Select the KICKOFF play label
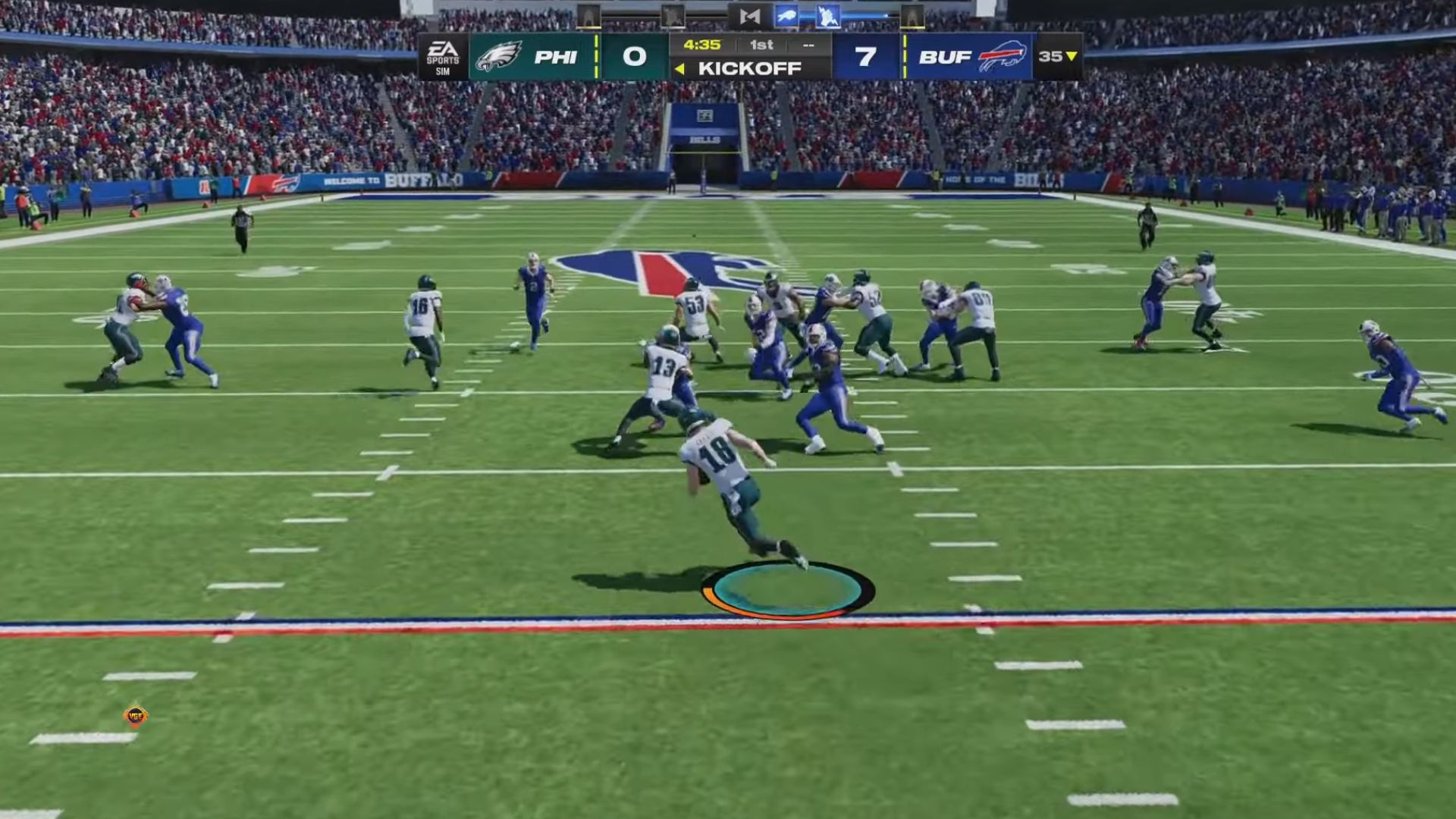Screen dimensions: 1456x819 coord(749,68)
